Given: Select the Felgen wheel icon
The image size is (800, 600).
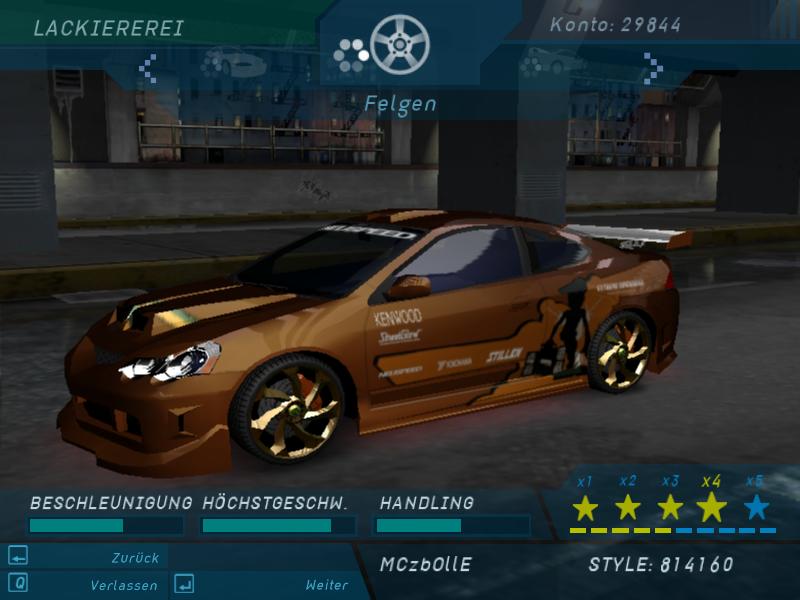Looking at the screenshot, I should coord(399,45).
